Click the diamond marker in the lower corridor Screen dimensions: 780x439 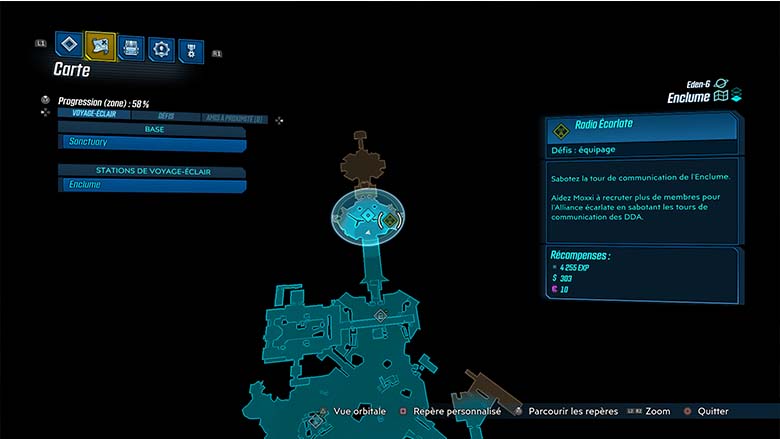tap(380, 316)
